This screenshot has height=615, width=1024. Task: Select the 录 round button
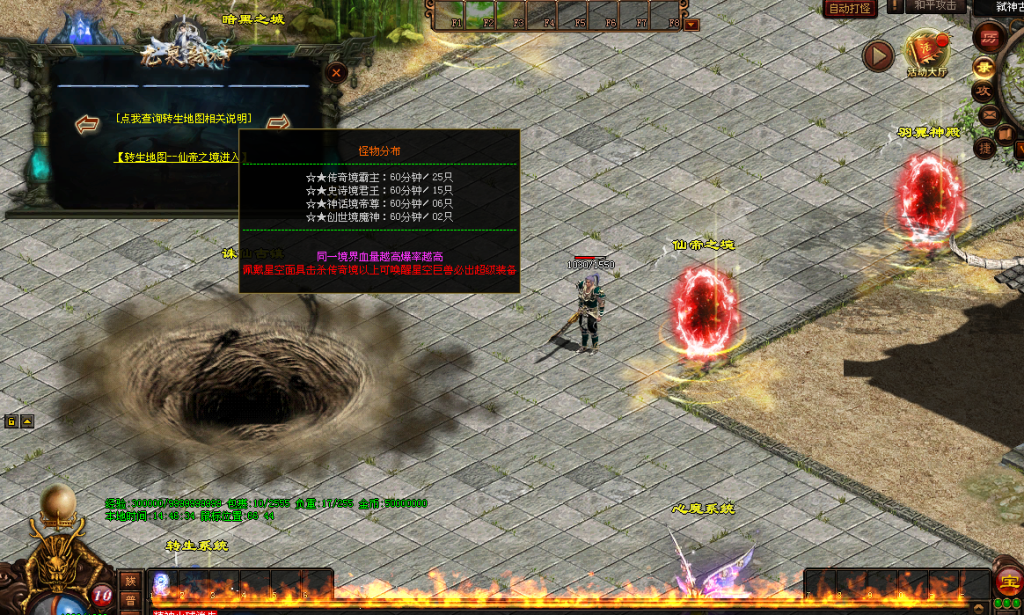point(984,66)
